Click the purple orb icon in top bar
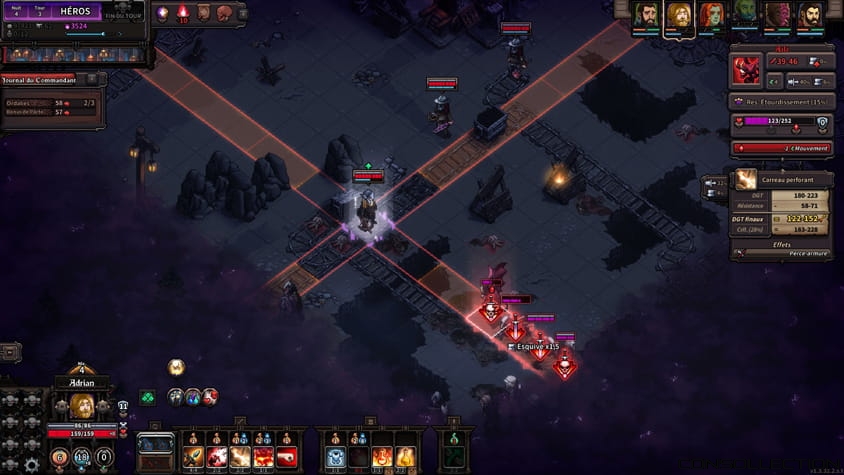The width and height of the screenshot is (844, 475). point(163,13)
